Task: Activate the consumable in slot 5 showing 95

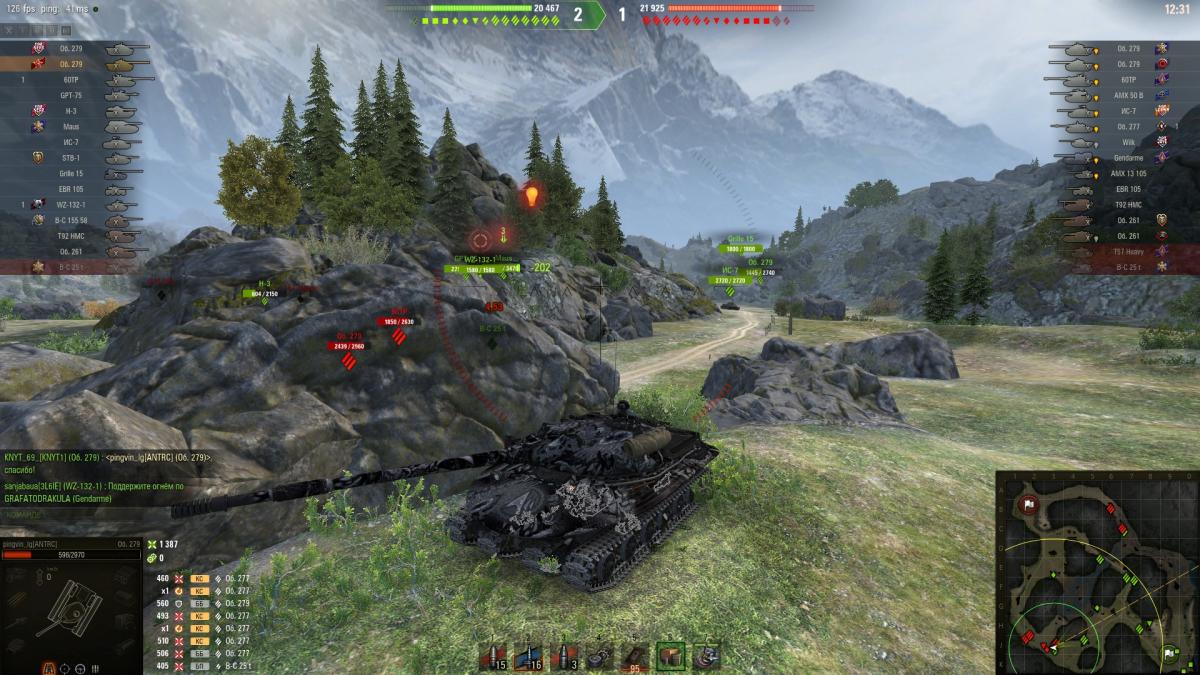Action: (x=634, y=655)
